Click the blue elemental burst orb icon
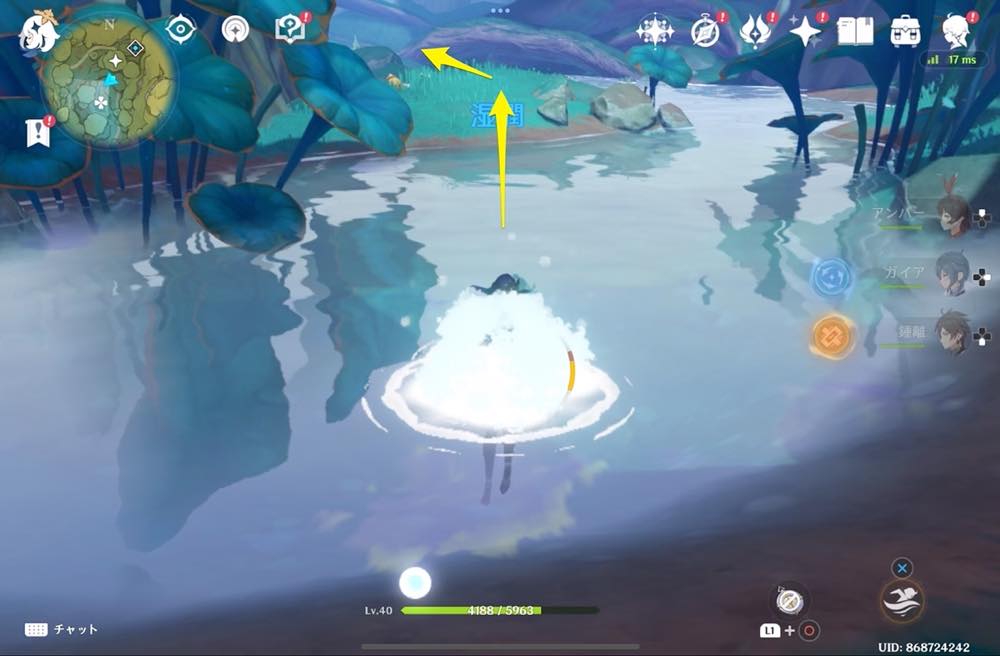This screenshot has height=656, width=1000. (830, 277)
